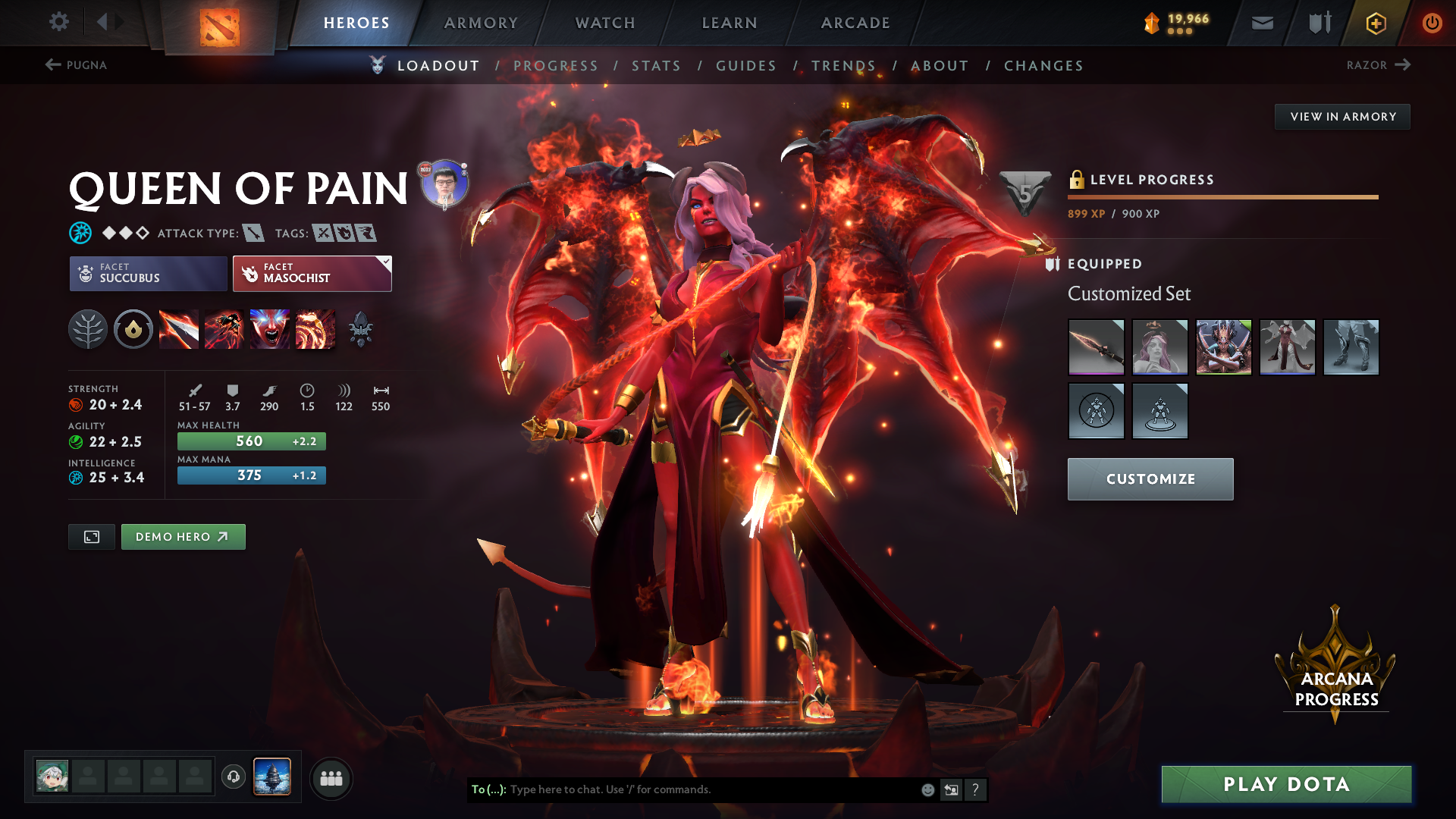1456x819 pixels.
Task: Open the notifications mail icon
Action: [1262, 23]
